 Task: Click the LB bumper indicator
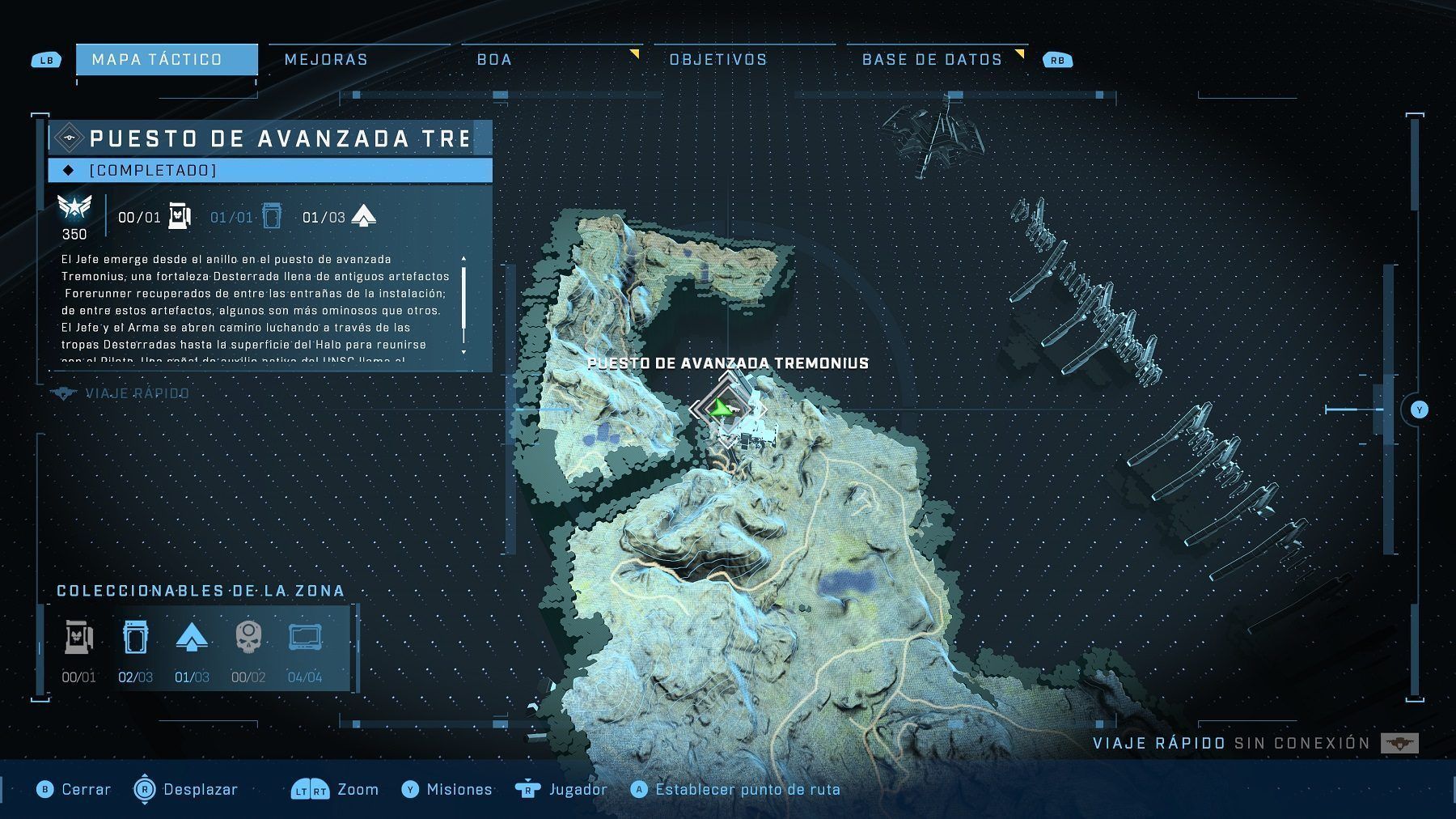point(46,59)
